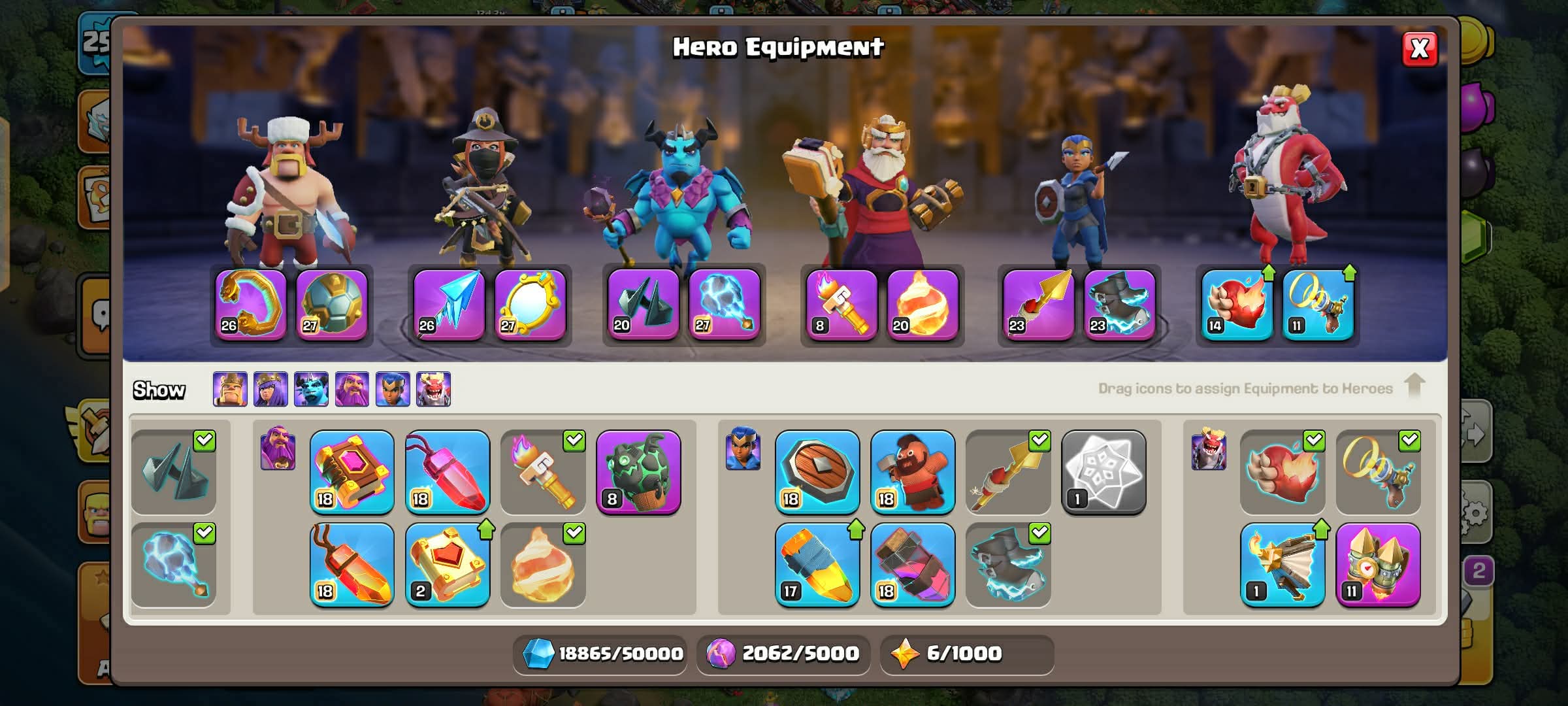
Task: Filter equipment by Archer Queen
Action: tap(270, 390)
